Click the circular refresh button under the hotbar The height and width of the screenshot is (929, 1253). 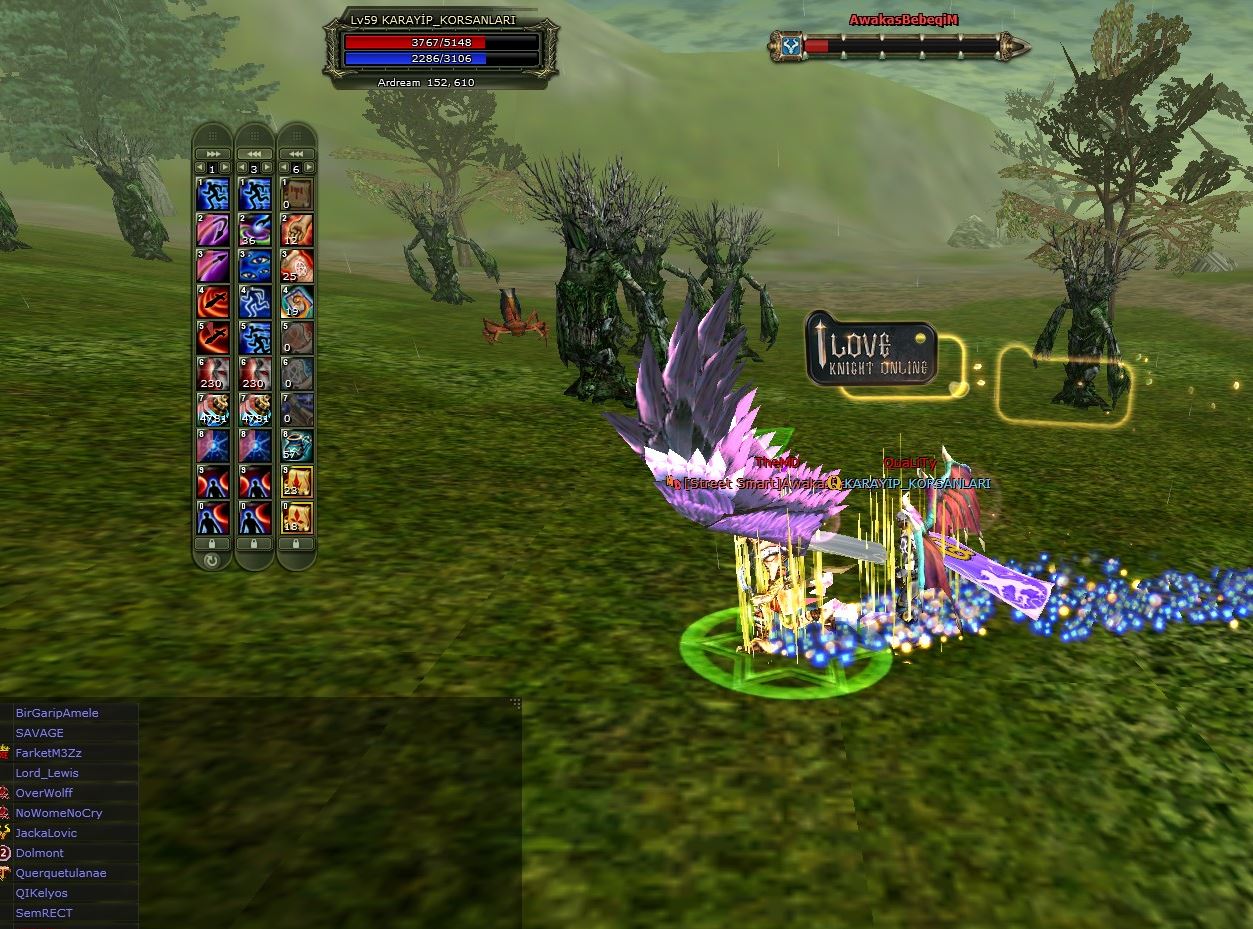click(x=211, y=560)
